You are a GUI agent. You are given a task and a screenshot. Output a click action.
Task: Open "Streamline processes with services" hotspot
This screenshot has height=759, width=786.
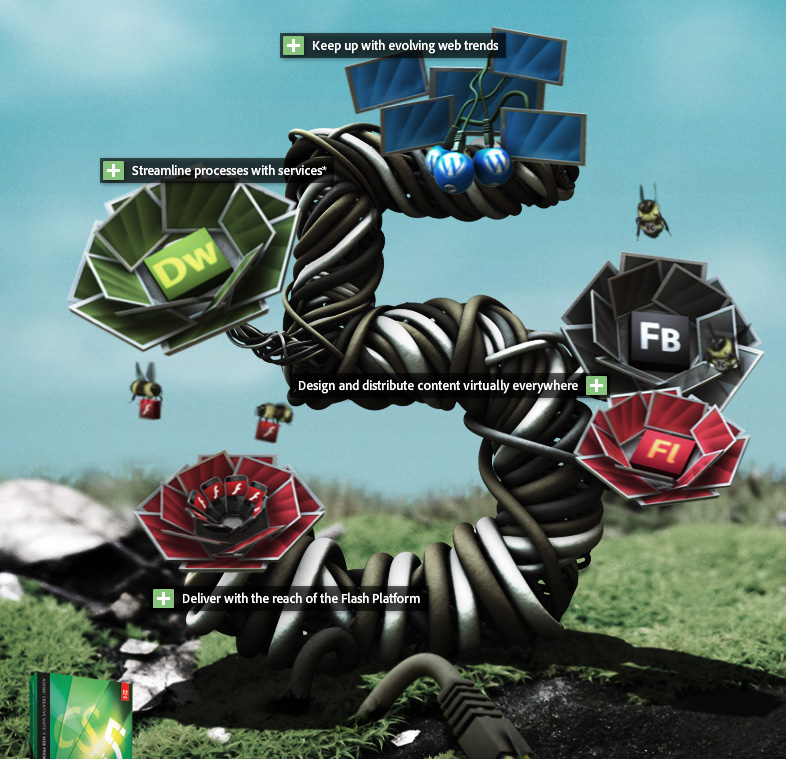pos(113,171)
